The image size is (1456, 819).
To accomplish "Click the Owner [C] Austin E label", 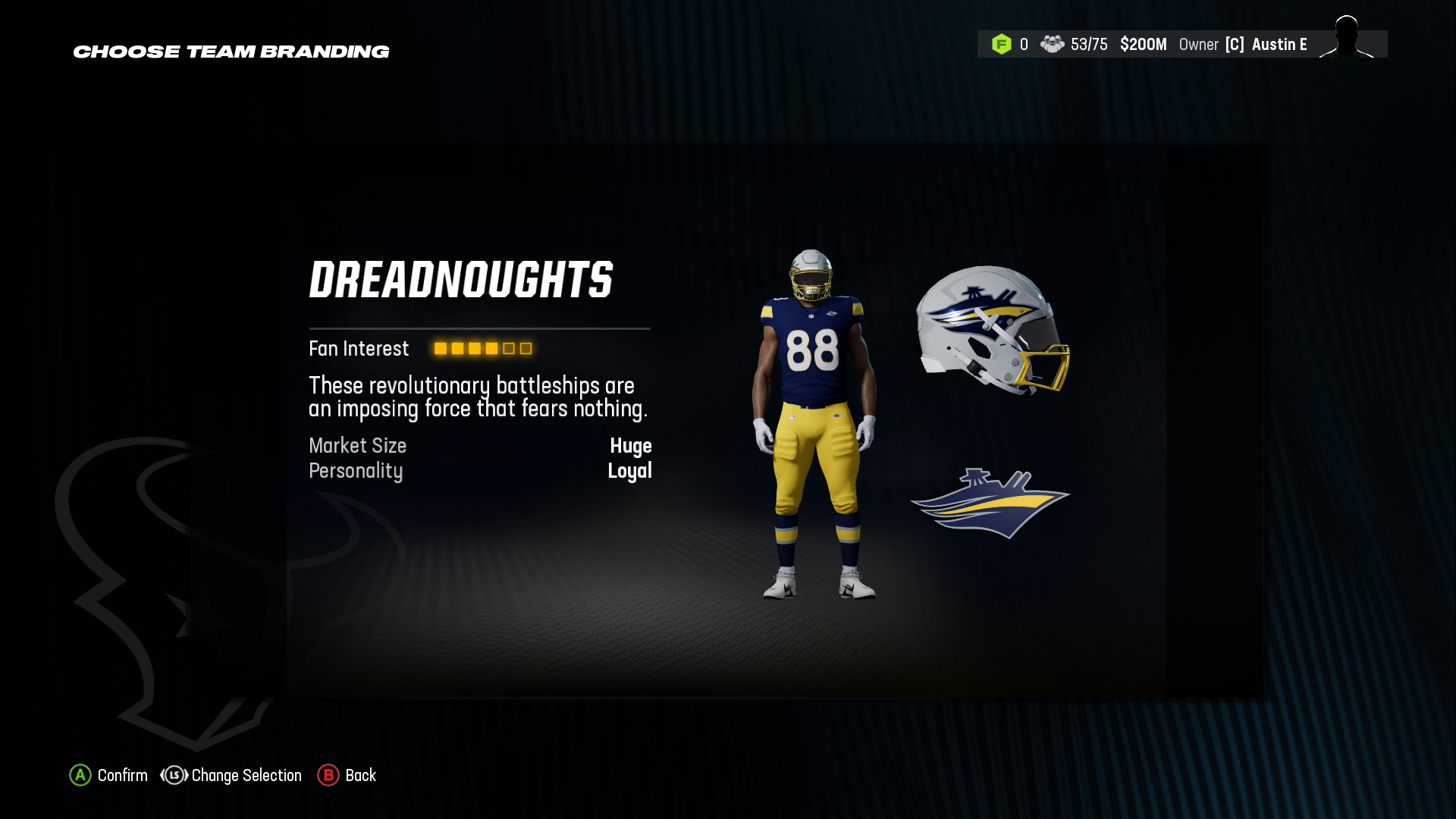I will [1244, 45].
